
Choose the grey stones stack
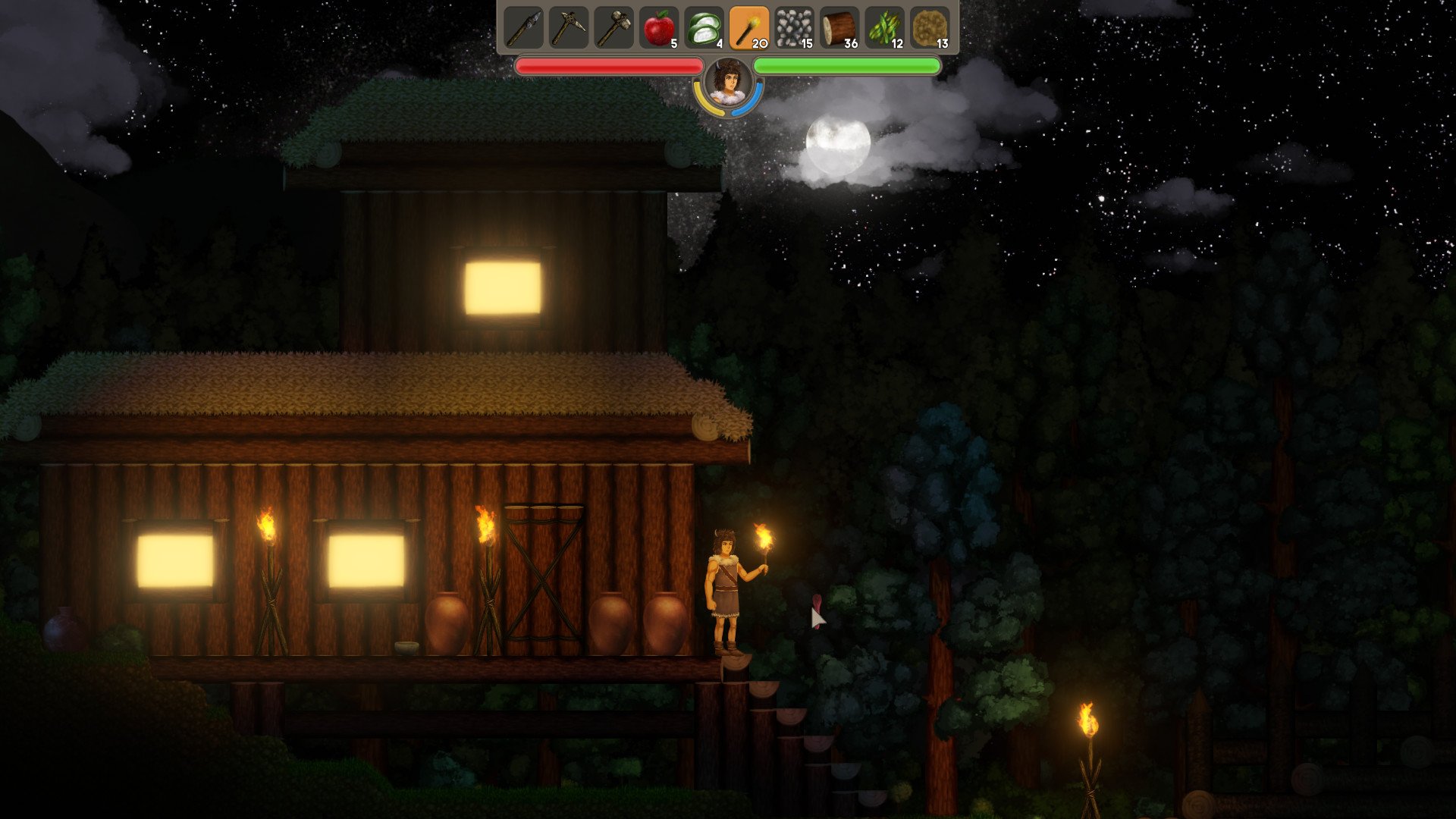tap(794, 28)
